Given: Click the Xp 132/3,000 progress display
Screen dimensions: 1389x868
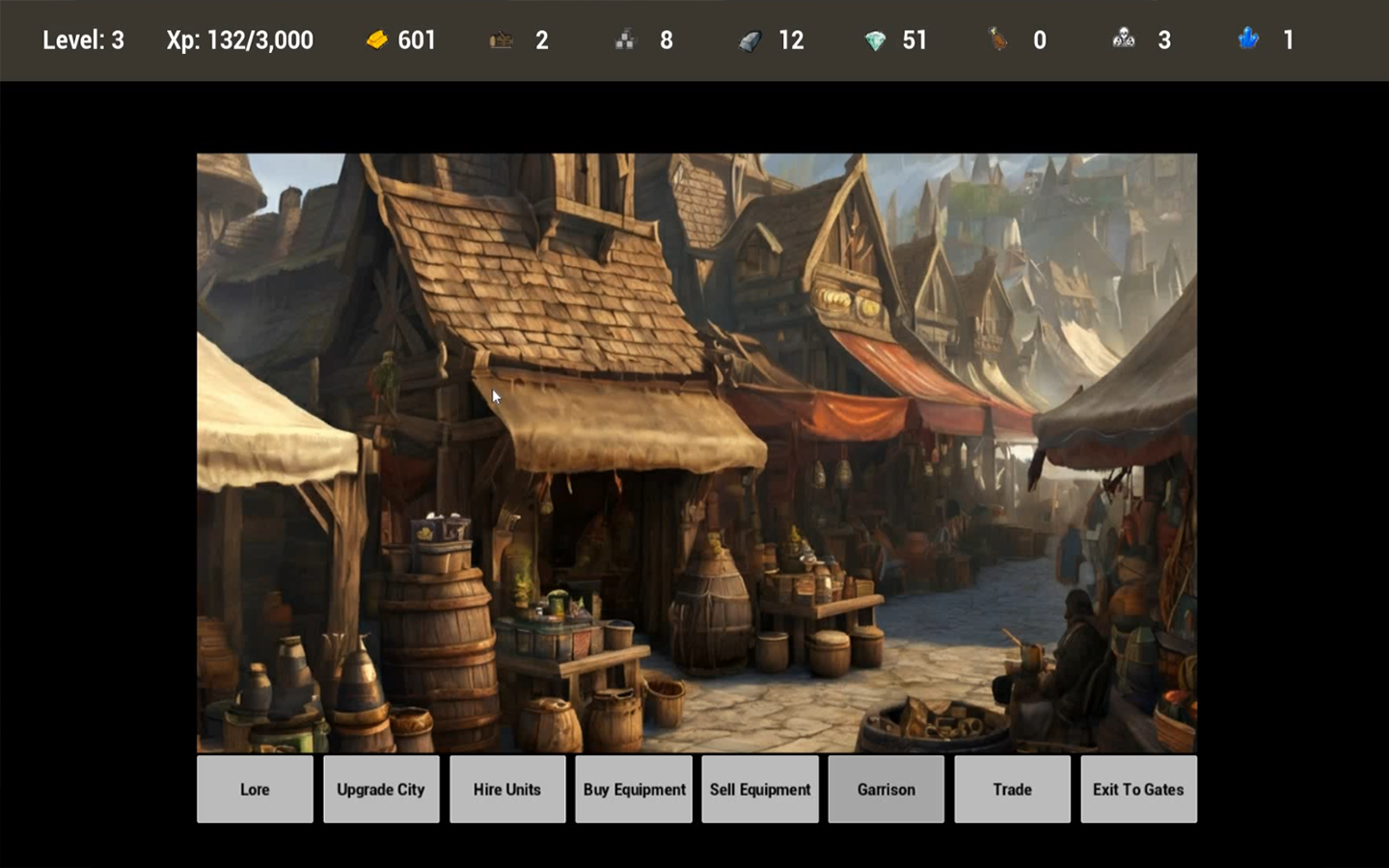Looking at the screenshot, I should (x=239, y=41).
